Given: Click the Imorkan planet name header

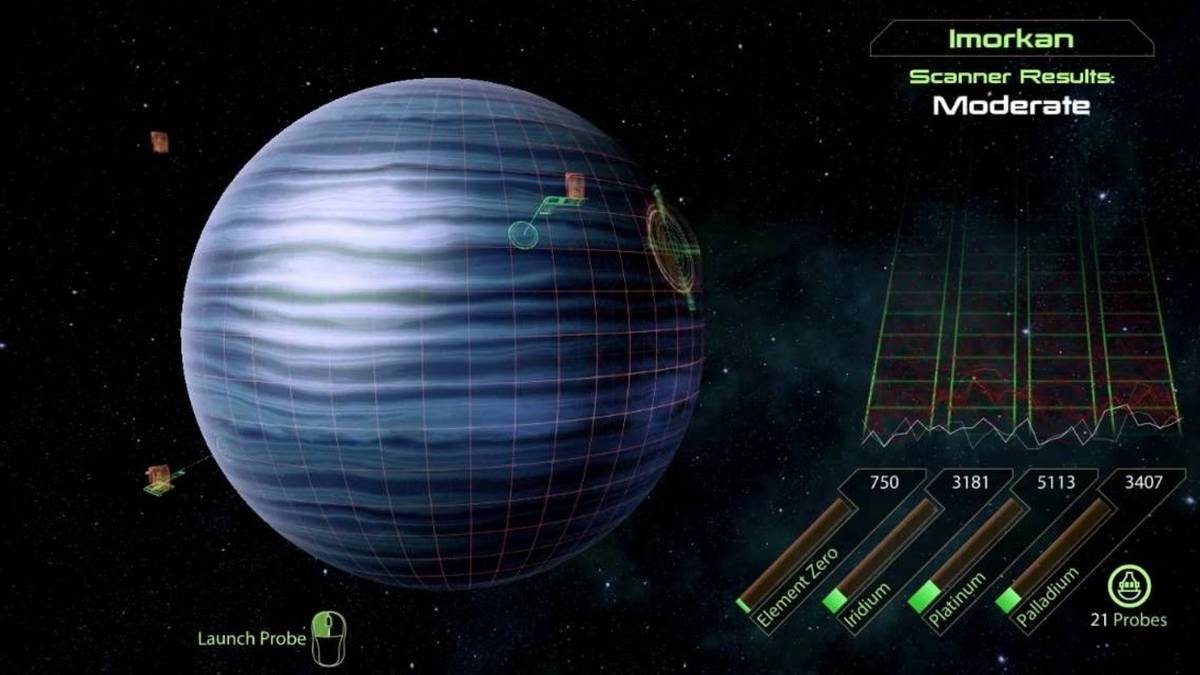Looking at the screenshot, I should pyautogui.click(x=1011, y=40).
